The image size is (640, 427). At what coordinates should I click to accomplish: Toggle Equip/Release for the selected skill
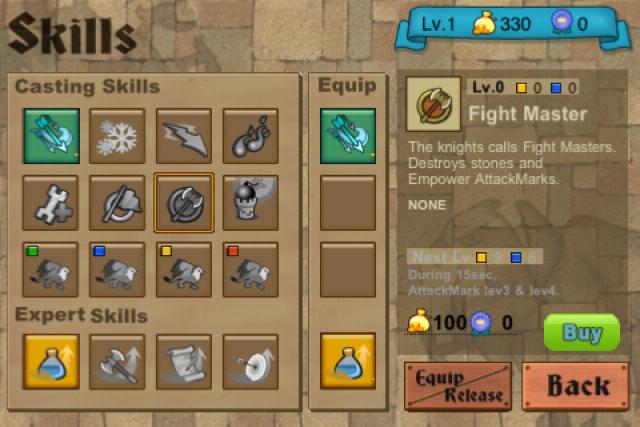[457, 386]
